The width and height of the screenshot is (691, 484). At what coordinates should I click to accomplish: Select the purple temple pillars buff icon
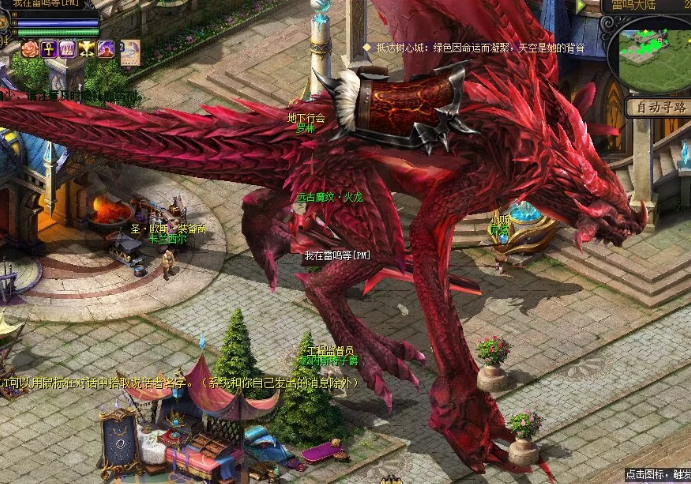[x=67, y=48]
